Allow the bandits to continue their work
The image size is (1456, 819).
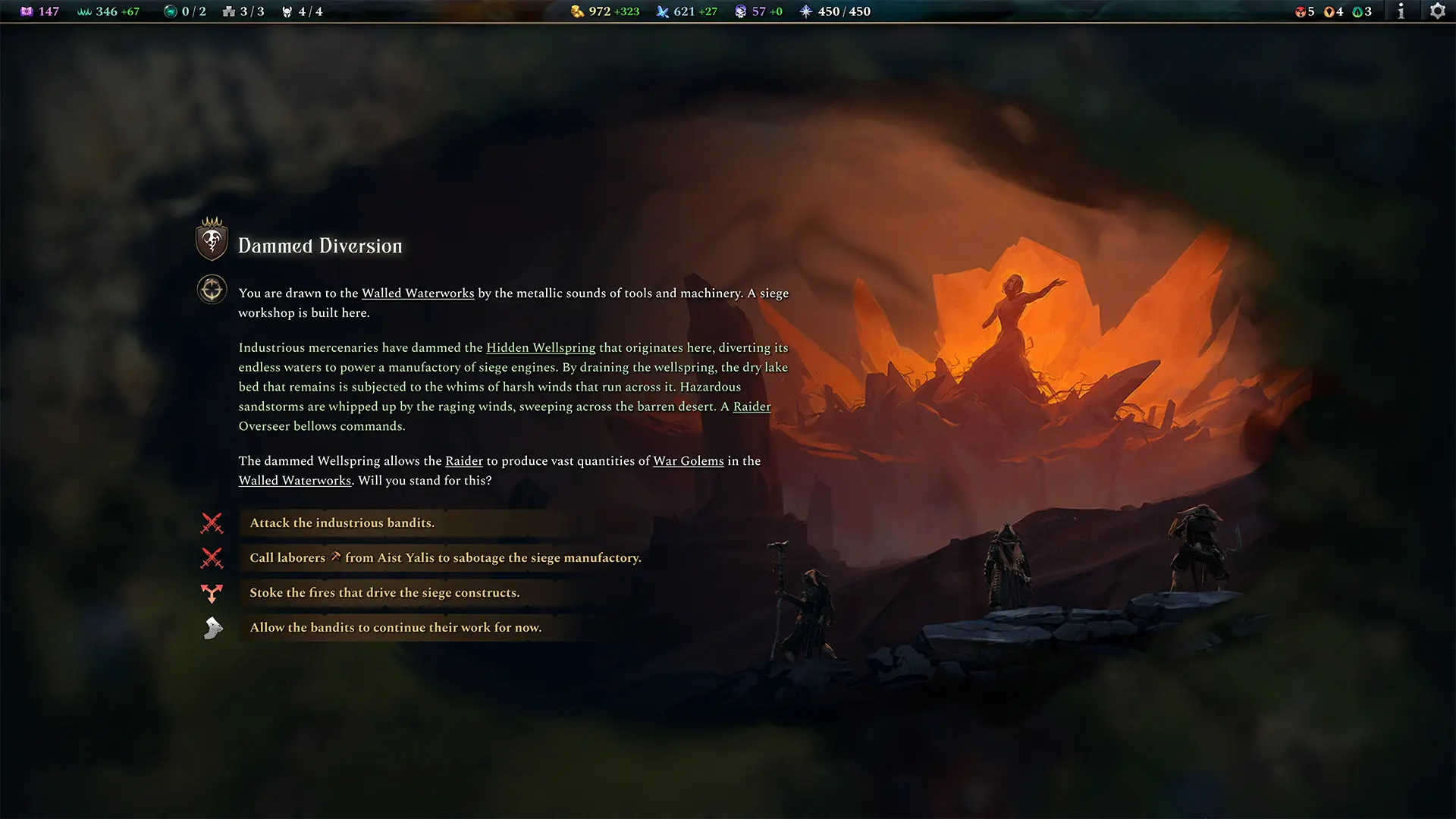tap(395, 628)
